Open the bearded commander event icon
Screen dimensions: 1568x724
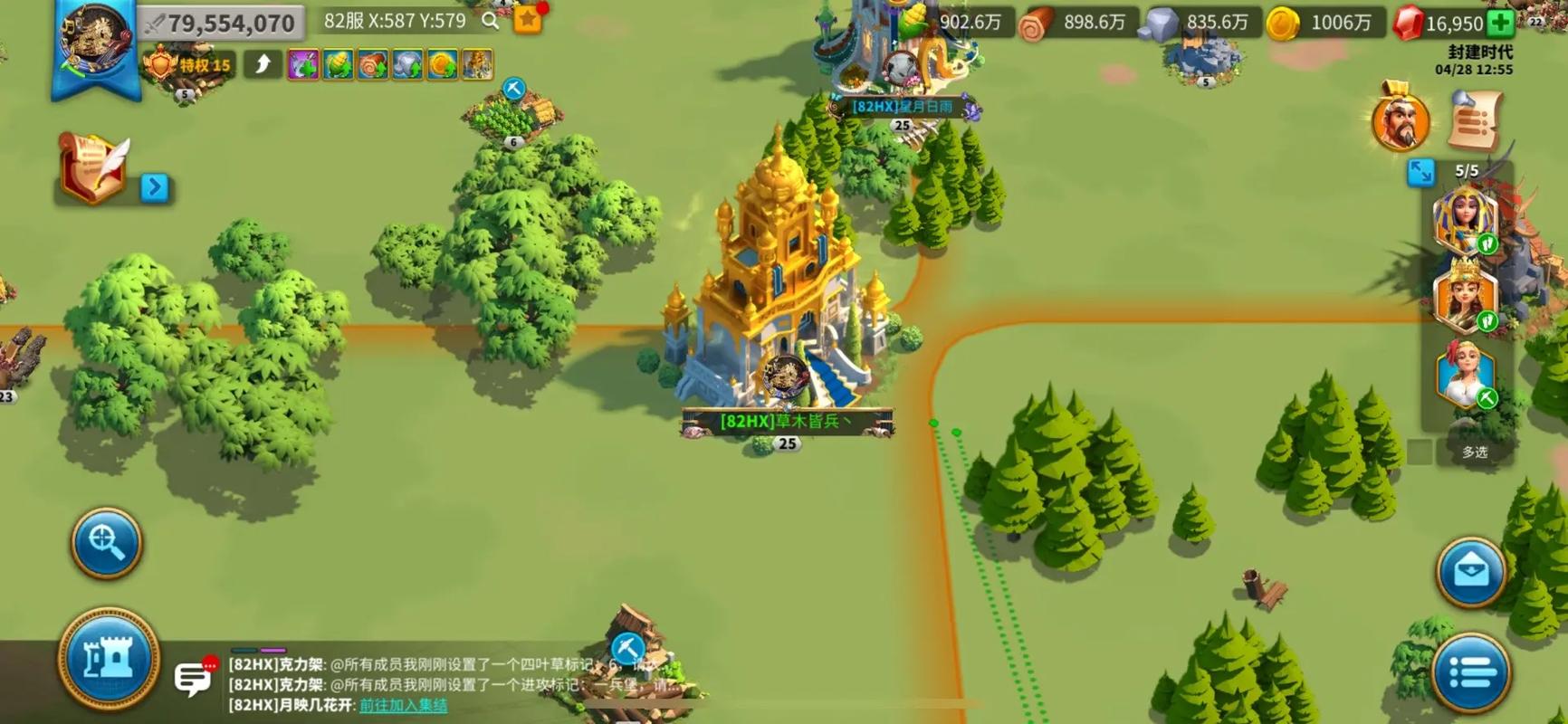[1401, 122]
